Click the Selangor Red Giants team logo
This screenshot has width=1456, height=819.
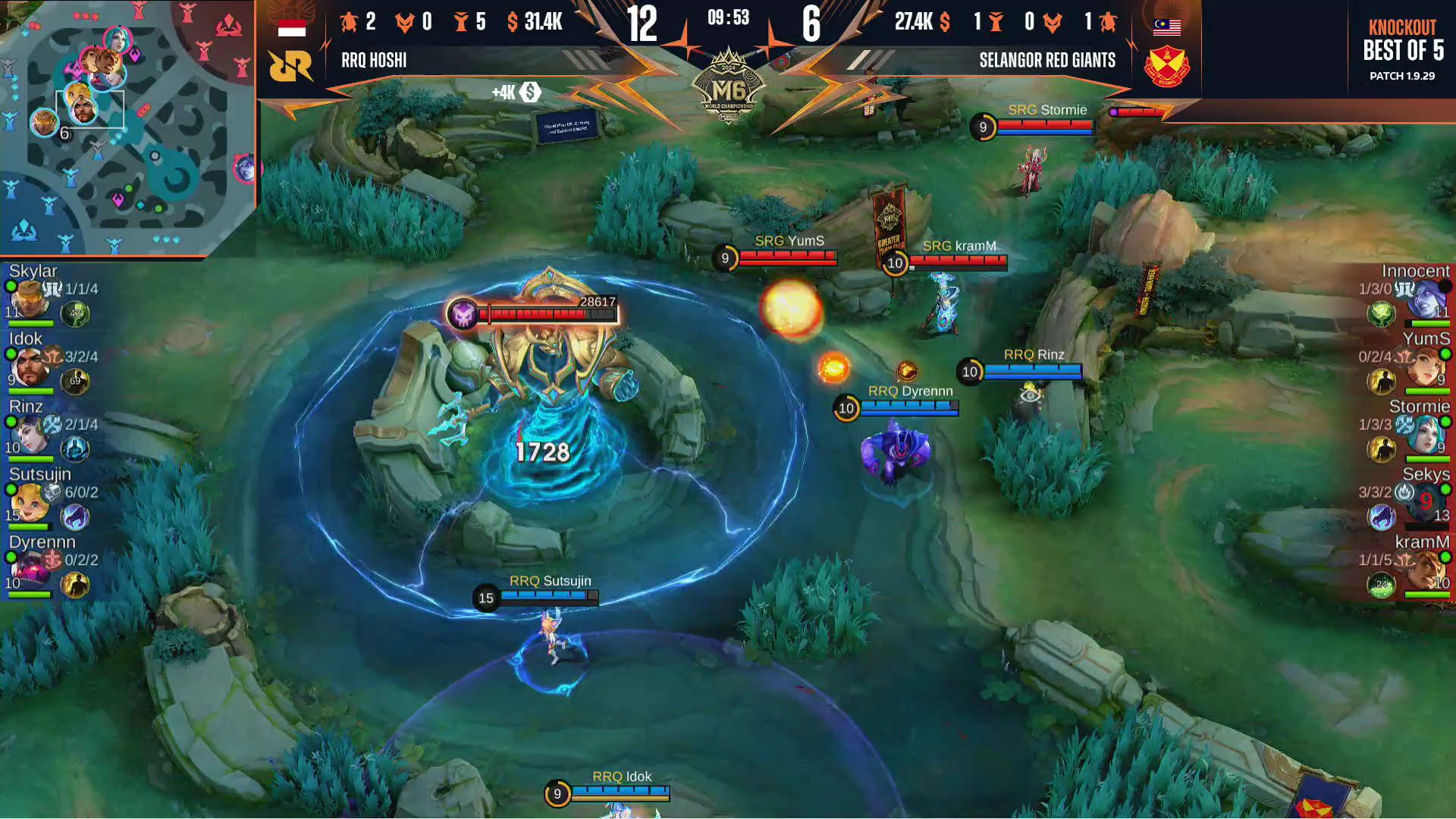click(x=1166, y=67)
